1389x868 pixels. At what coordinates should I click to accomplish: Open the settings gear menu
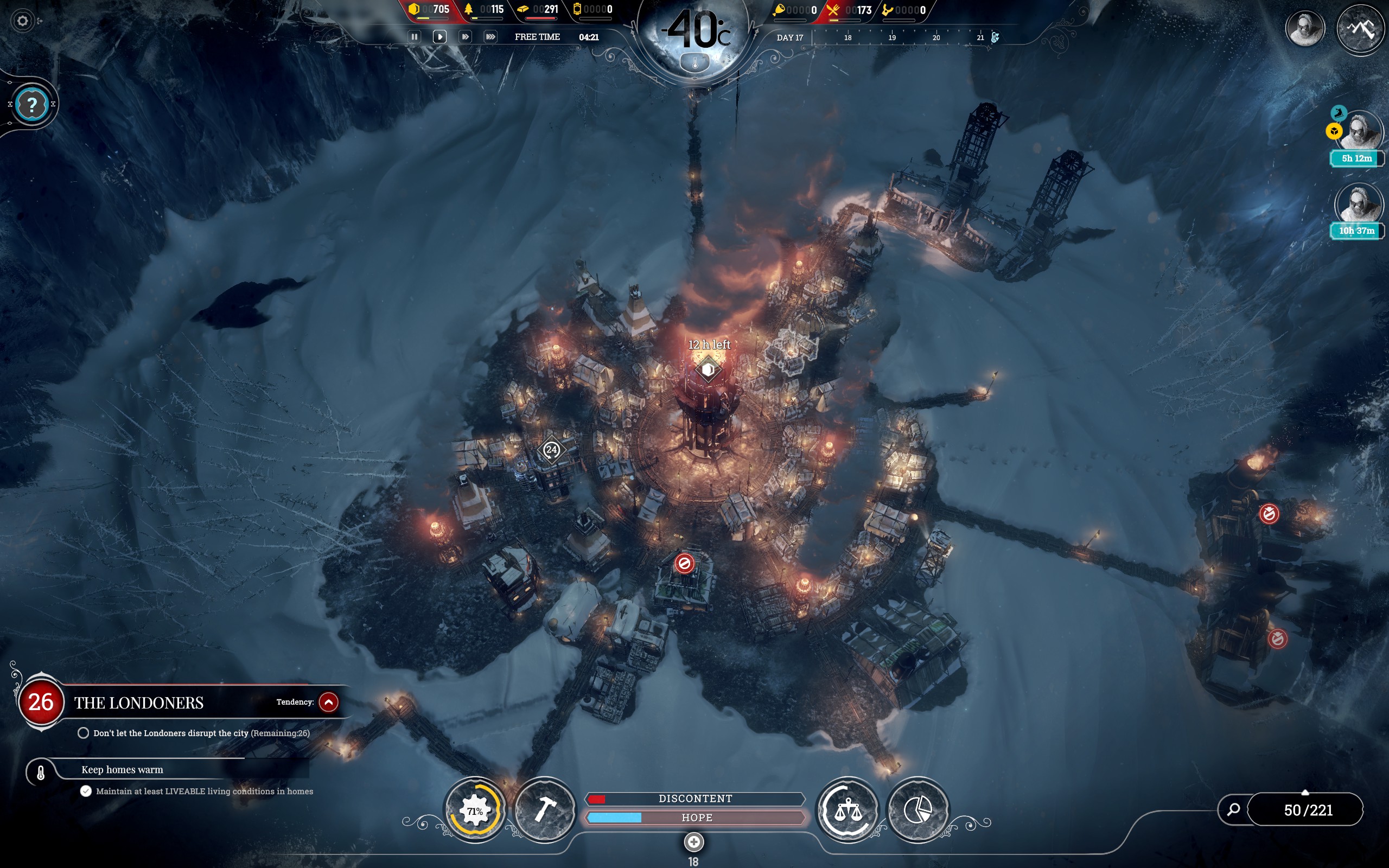[22, 21]
